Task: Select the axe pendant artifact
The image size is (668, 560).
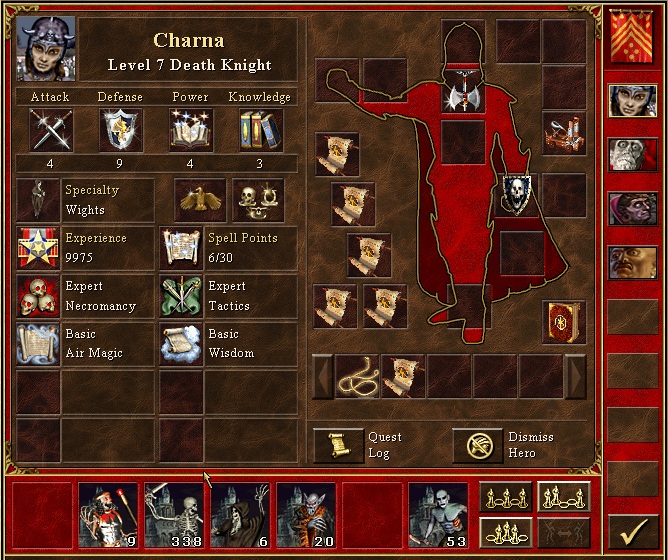Action: pyautogui.click(x=463, y=96)
